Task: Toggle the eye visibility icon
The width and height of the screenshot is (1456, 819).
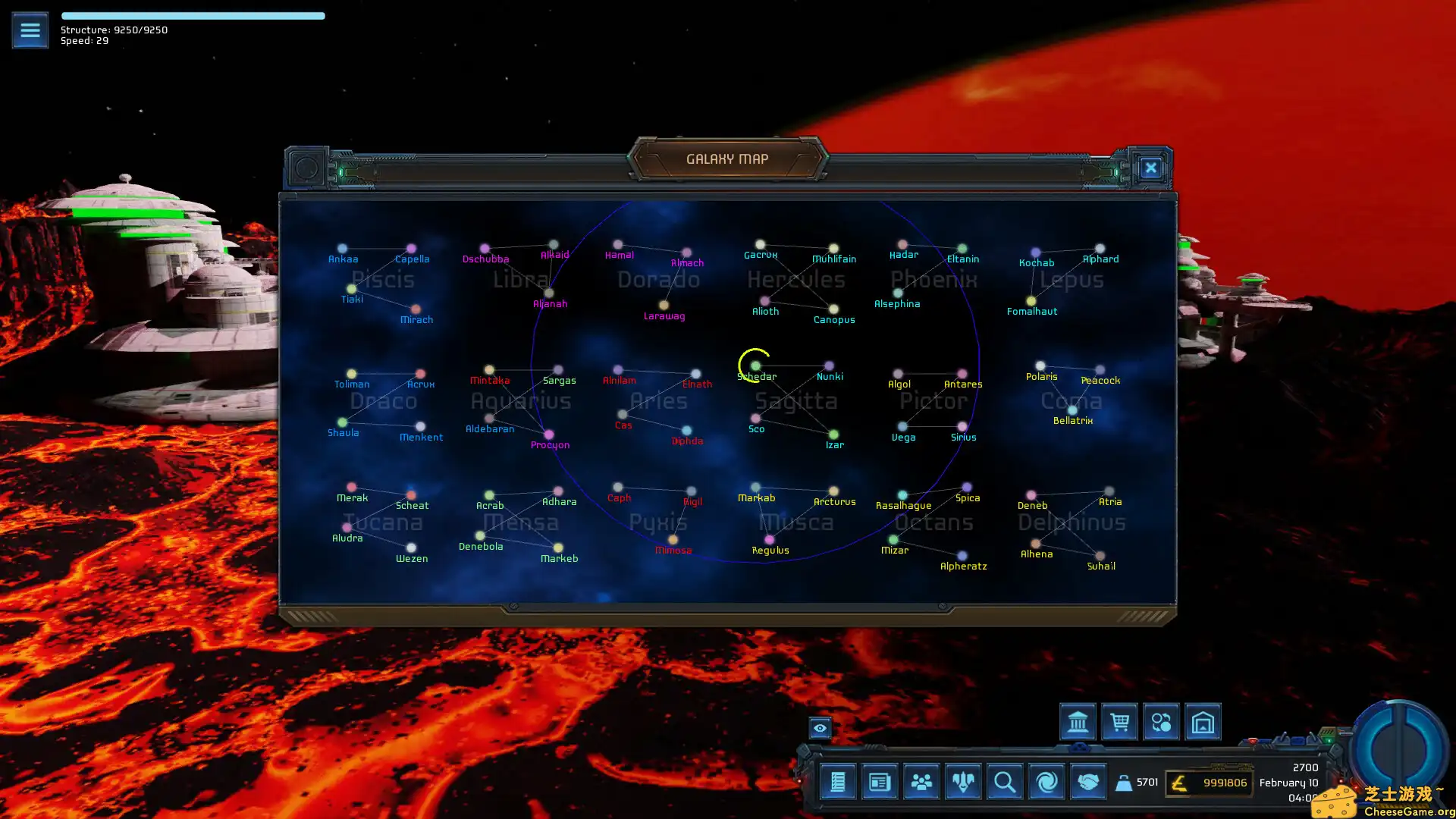Action: pos(821,728)
